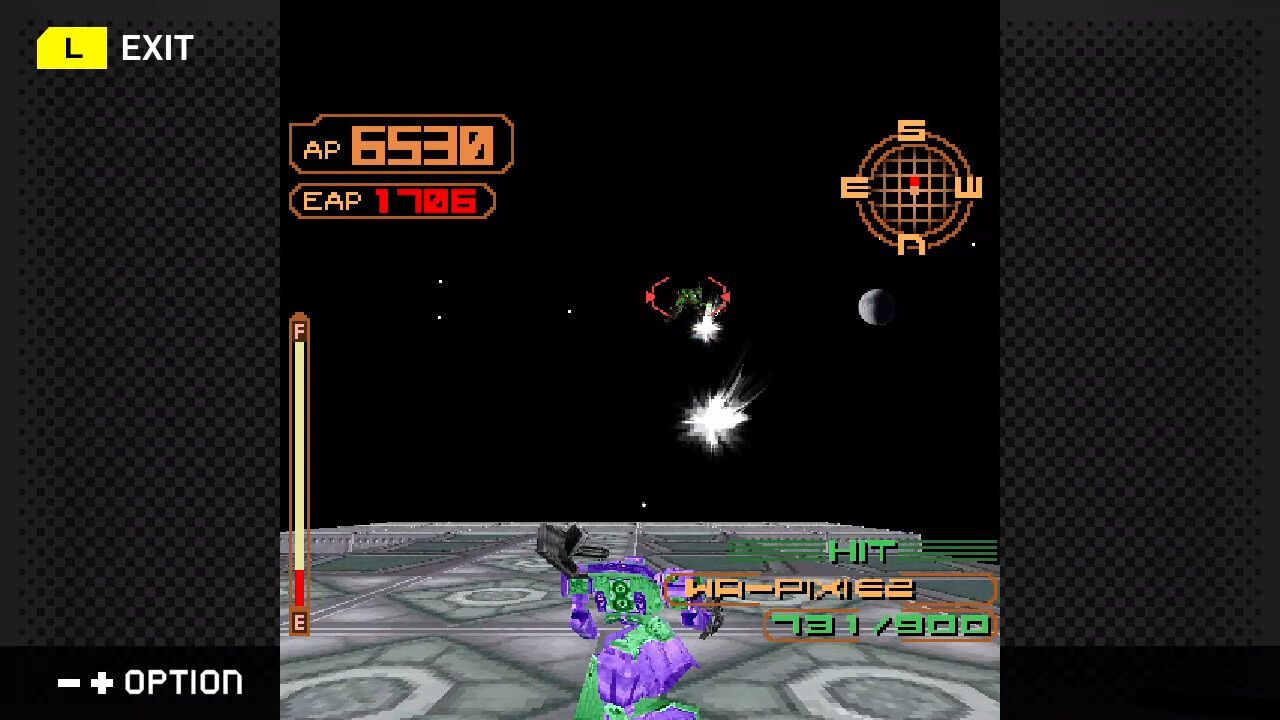This screenshot has height=720, width=1280.
Task: Click the F label above the fuel gauge
Action: point(299,330)
